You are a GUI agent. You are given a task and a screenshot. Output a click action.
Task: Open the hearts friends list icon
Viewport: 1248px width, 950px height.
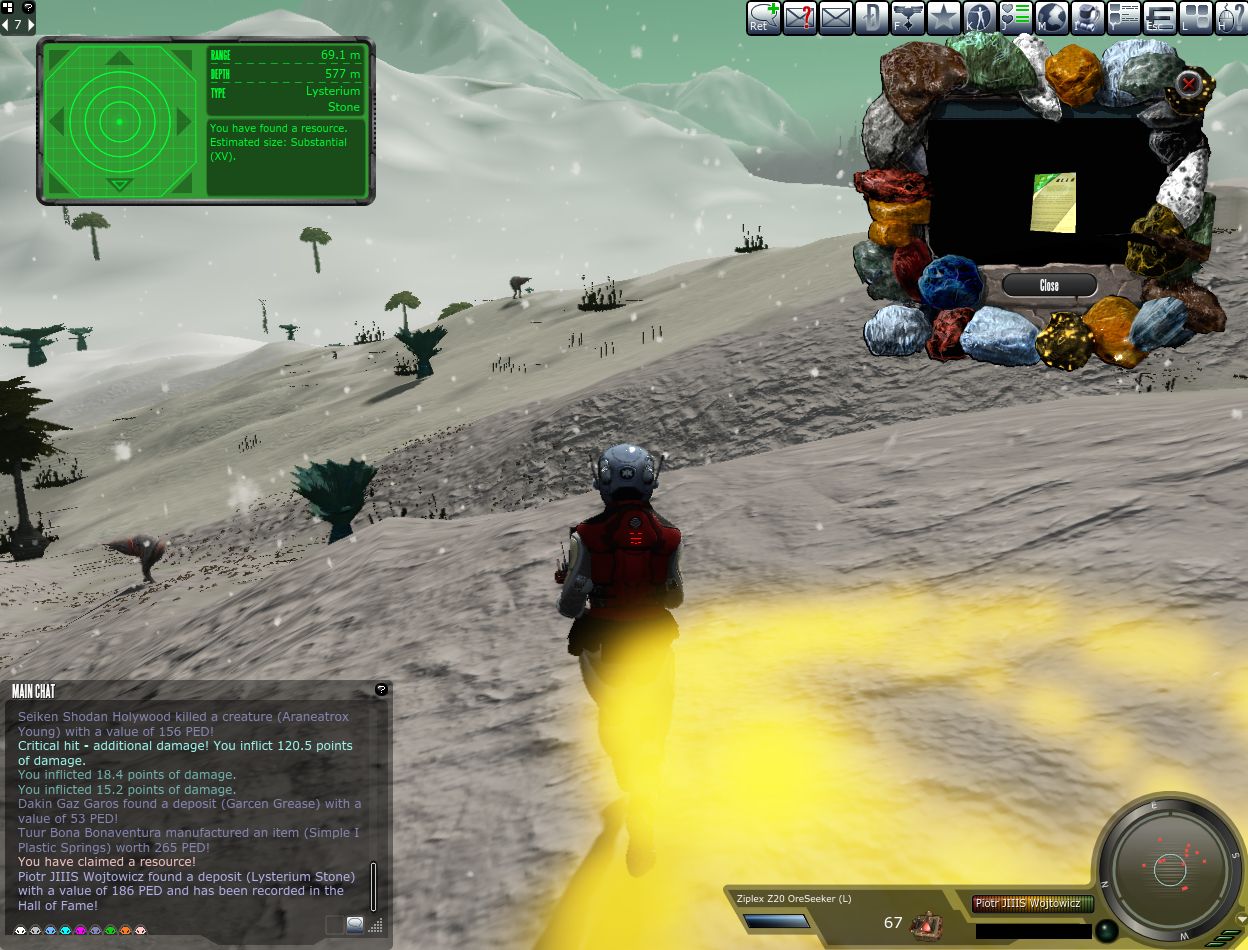[x=1015, y=17]
